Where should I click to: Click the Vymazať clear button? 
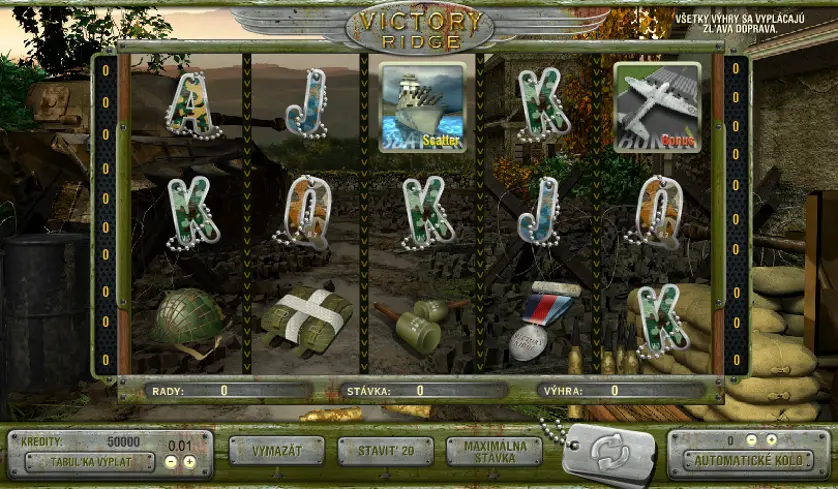pos(277,451)
